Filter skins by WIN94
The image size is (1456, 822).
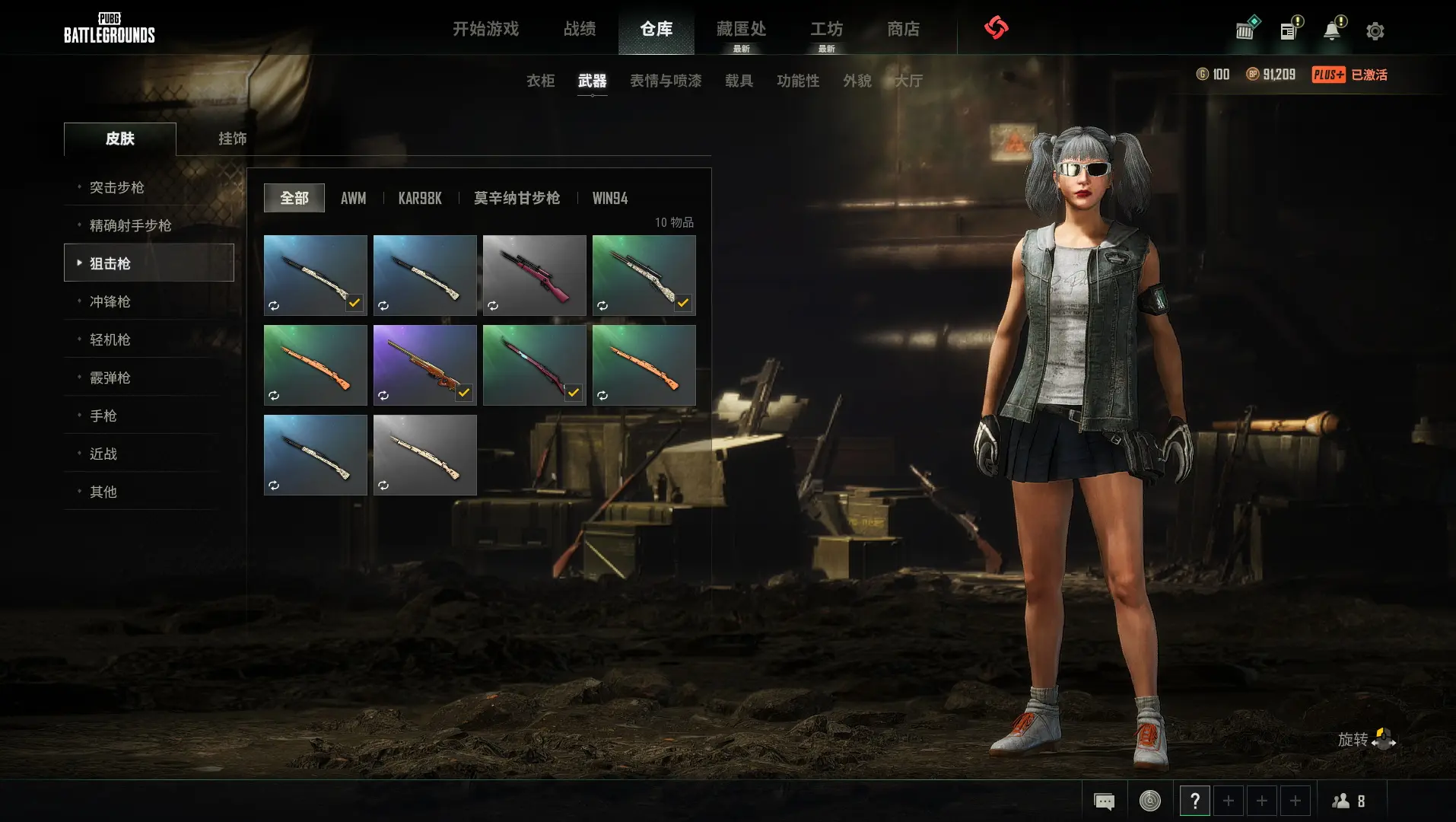[610, 199]
